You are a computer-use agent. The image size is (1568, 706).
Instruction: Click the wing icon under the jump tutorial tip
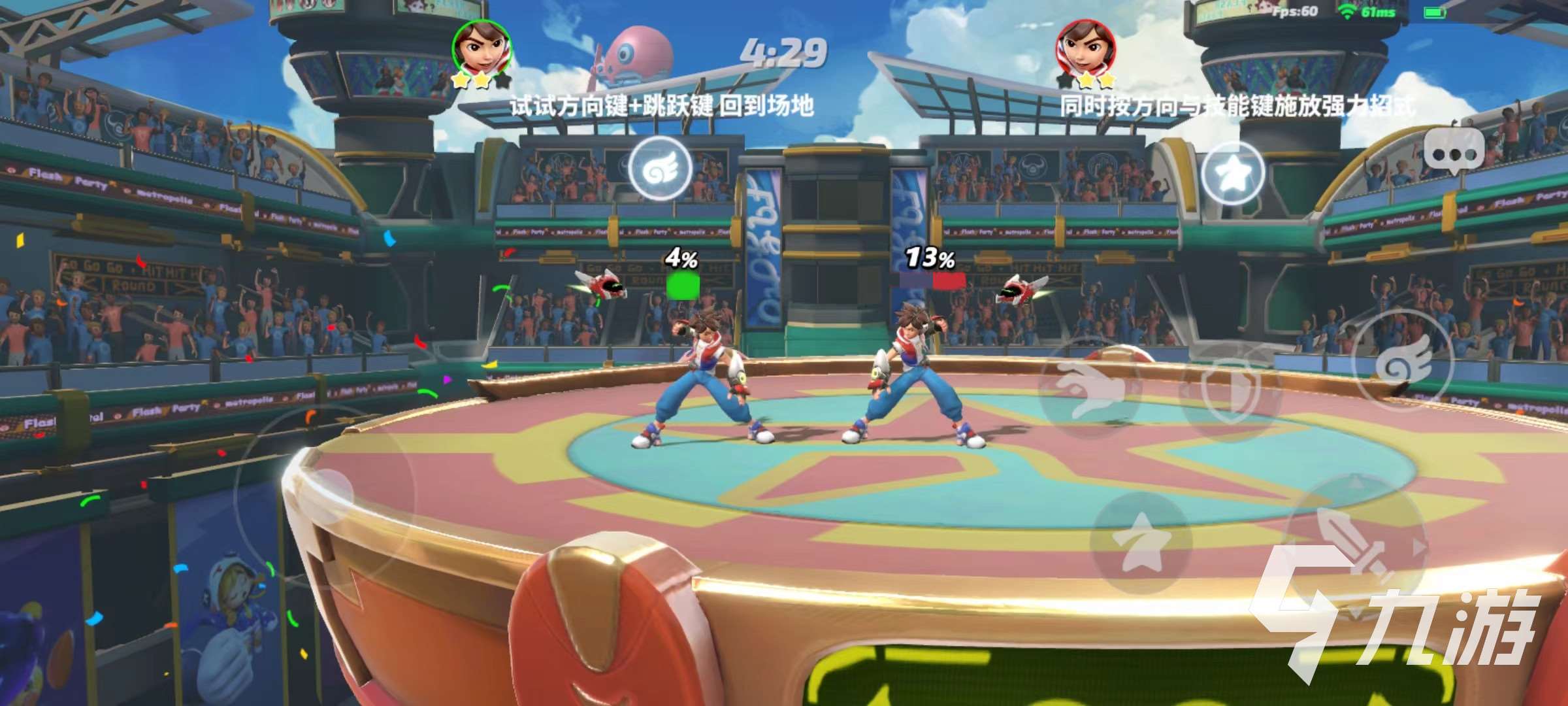(x=660, y=169)
